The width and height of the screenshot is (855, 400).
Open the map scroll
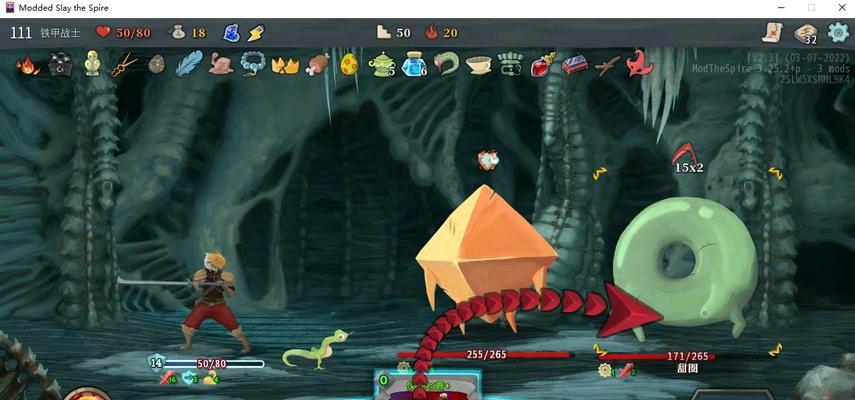pyautogui.click(x=772, y=32)
